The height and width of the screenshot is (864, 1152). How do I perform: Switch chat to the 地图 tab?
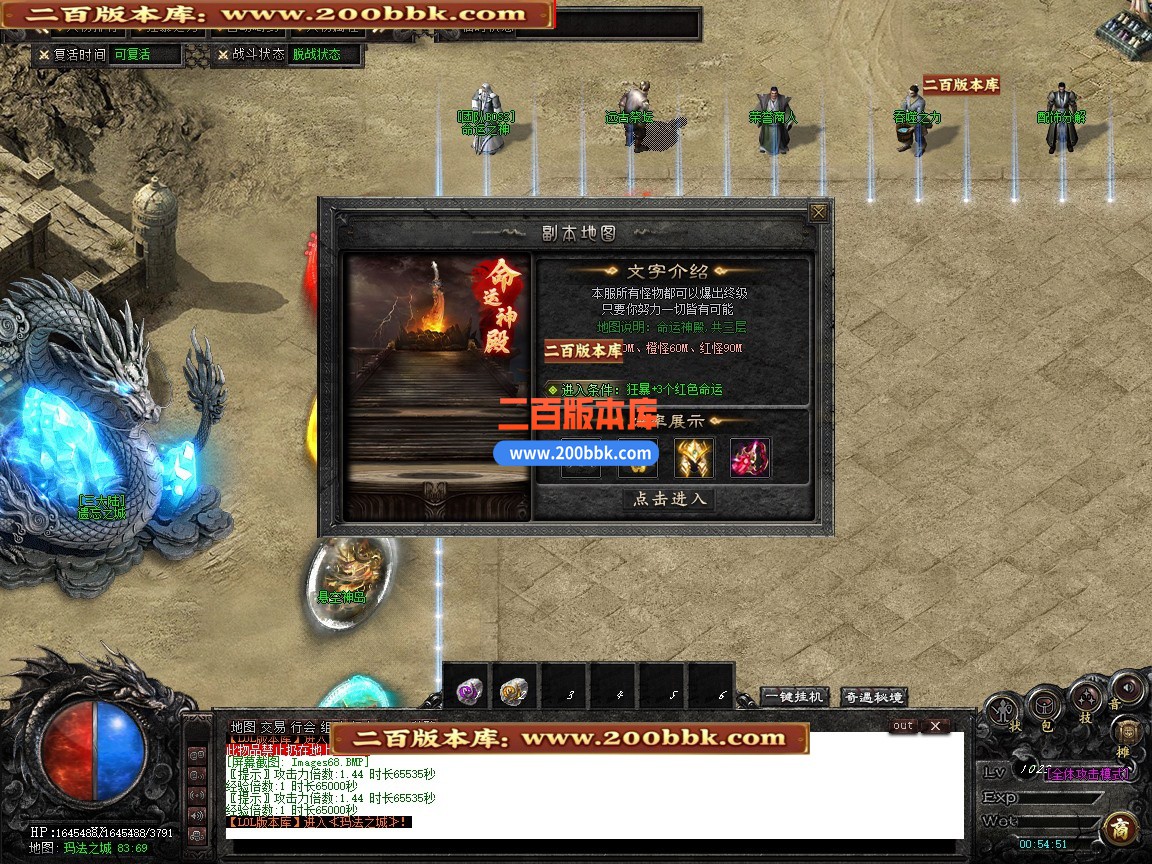pos(242,727)
